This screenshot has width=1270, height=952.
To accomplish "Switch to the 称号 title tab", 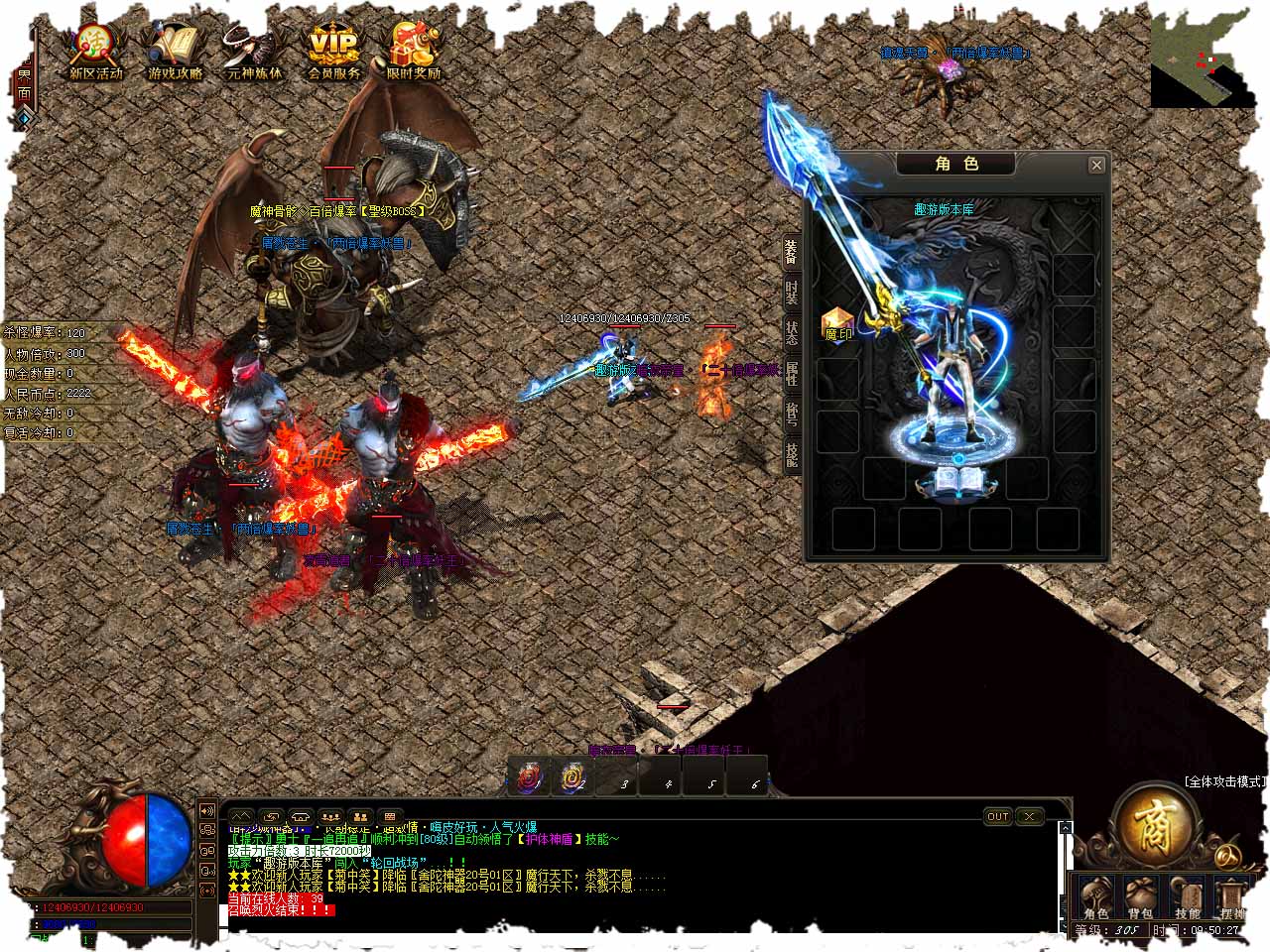I will point(792,415).
